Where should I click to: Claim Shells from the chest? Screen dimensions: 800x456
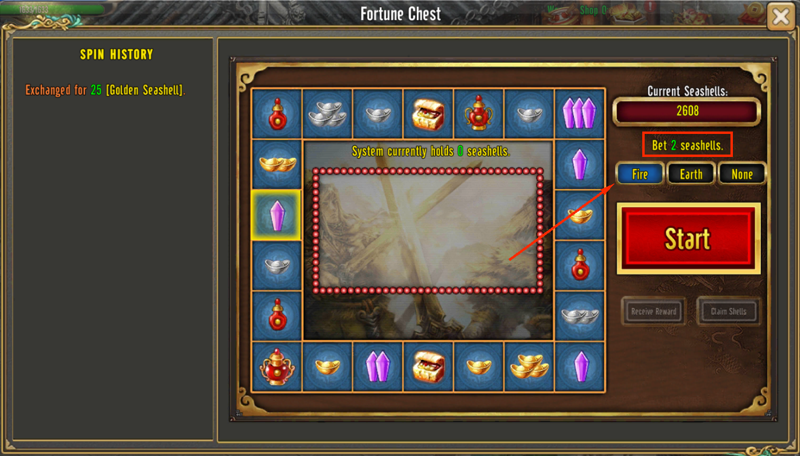(729, 311)
